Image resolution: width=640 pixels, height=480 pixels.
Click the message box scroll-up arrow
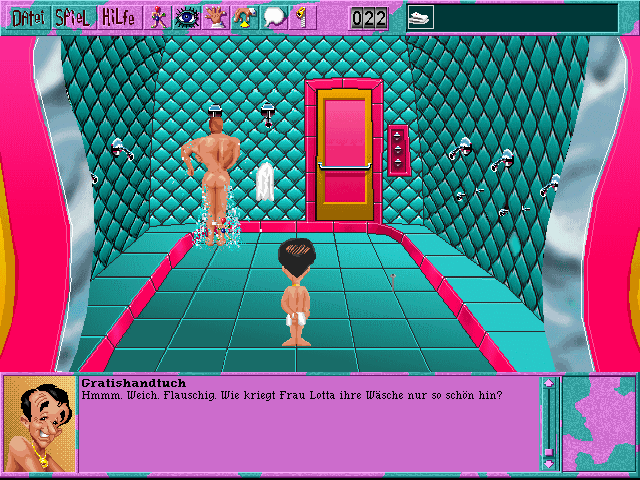point(548,384)
